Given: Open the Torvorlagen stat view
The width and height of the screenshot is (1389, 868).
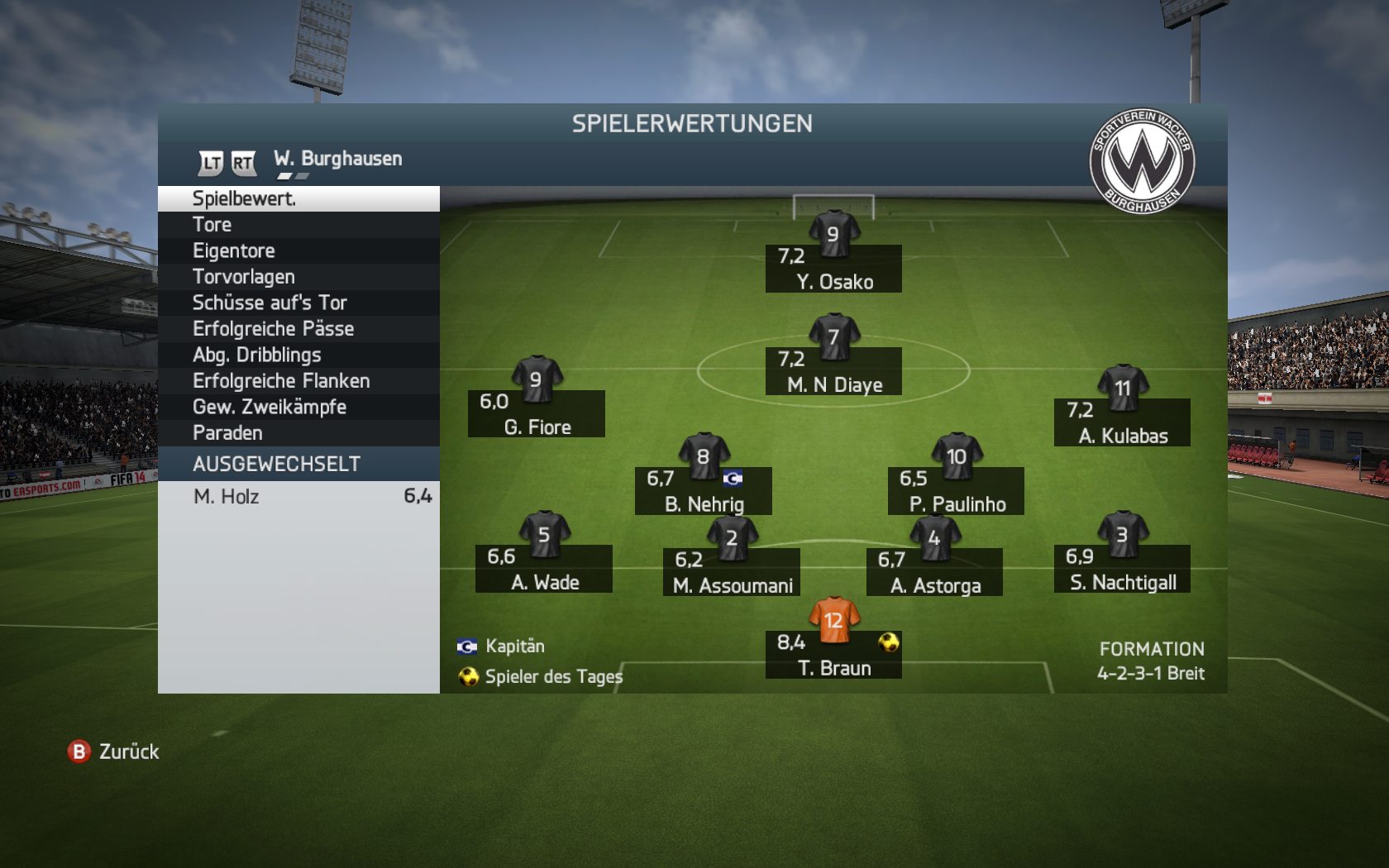Looking at the screenshot, I should [298, 277].
